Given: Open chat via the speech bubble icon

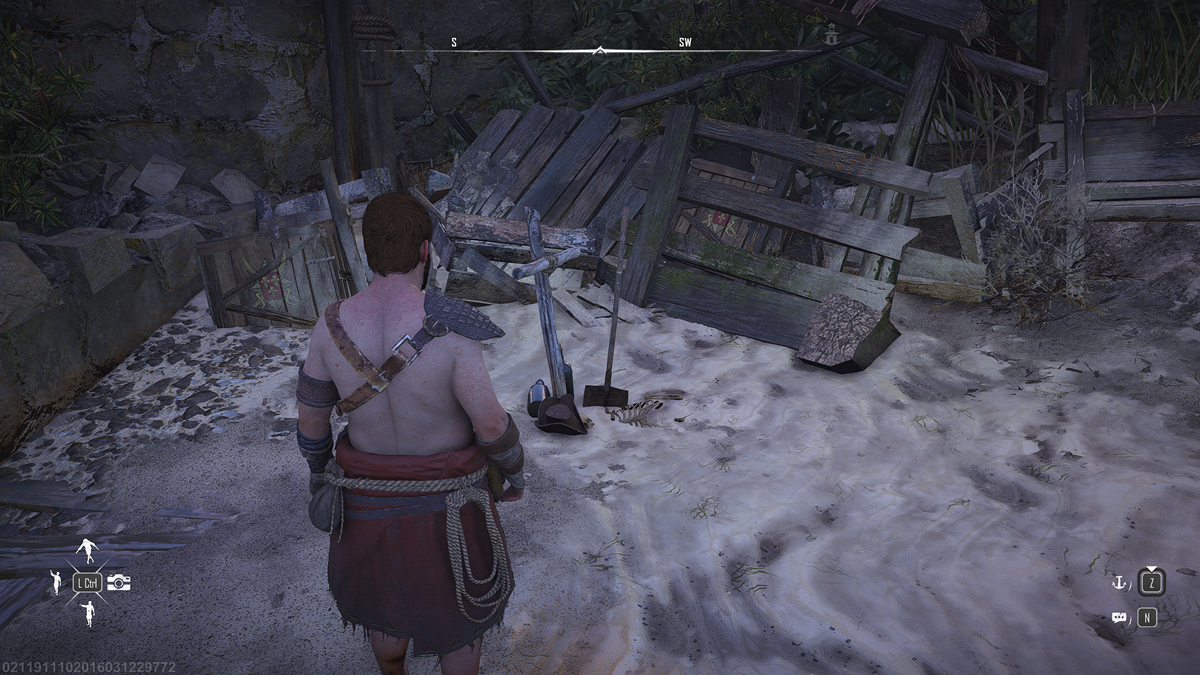Looking at the screenshot, I should [1119, 618].
